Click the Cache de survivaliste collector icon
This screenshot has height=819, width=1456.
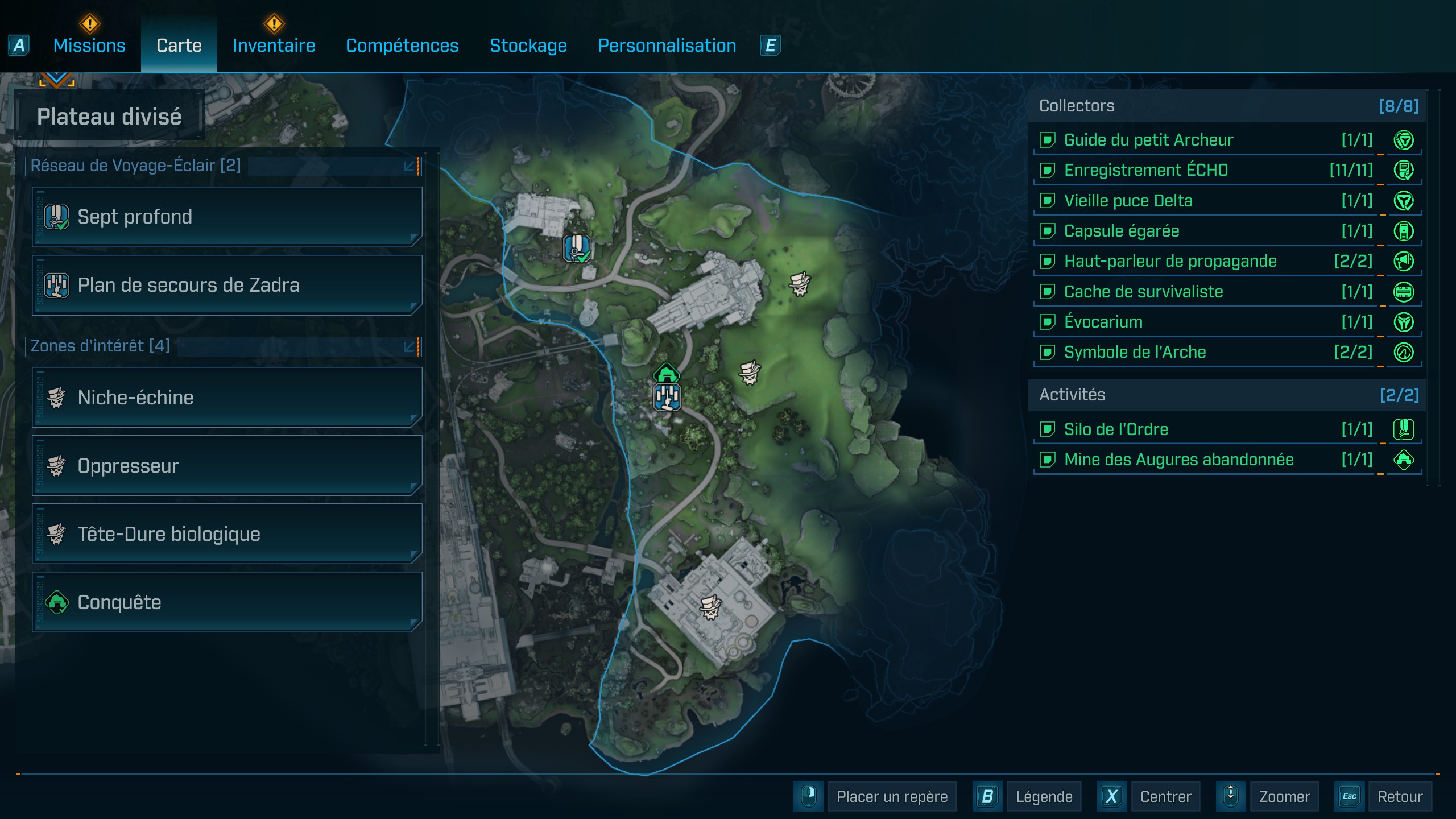(1405, 291)
